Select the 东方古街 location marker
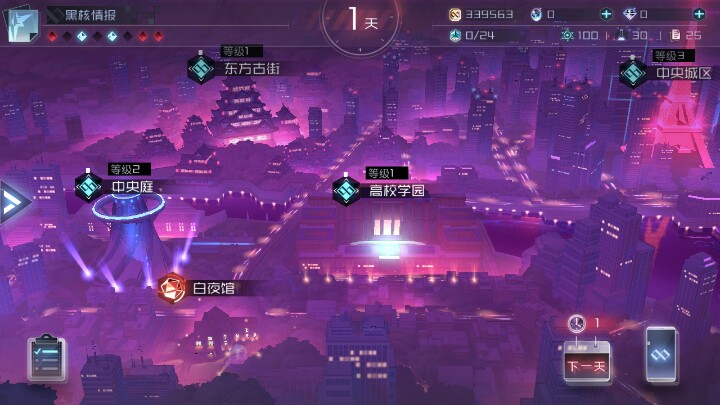Viewport: 720px width, 405px height. (x=203, y=68)
